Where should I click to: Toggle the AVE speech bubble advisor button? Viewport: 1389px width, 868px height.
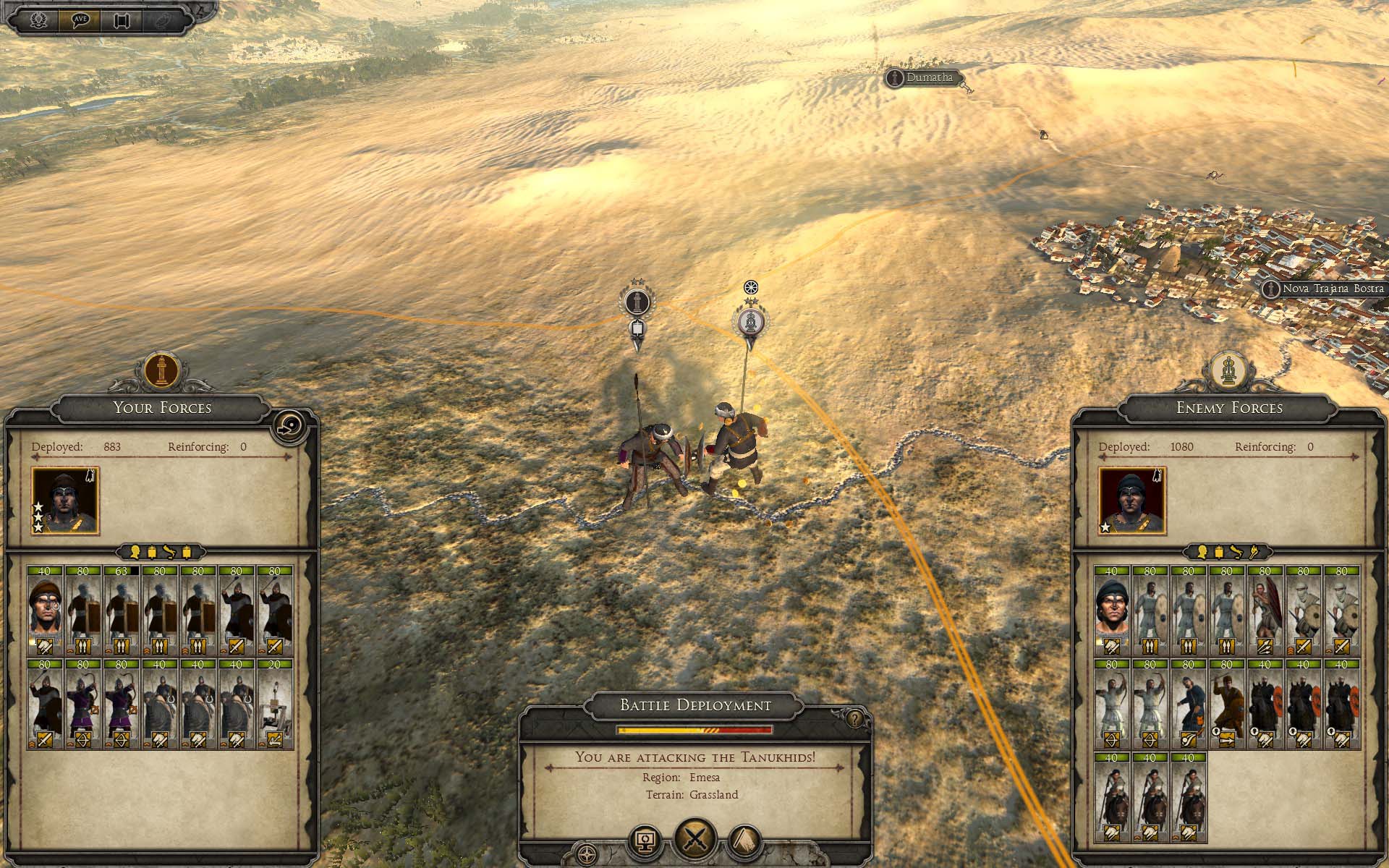79,20
